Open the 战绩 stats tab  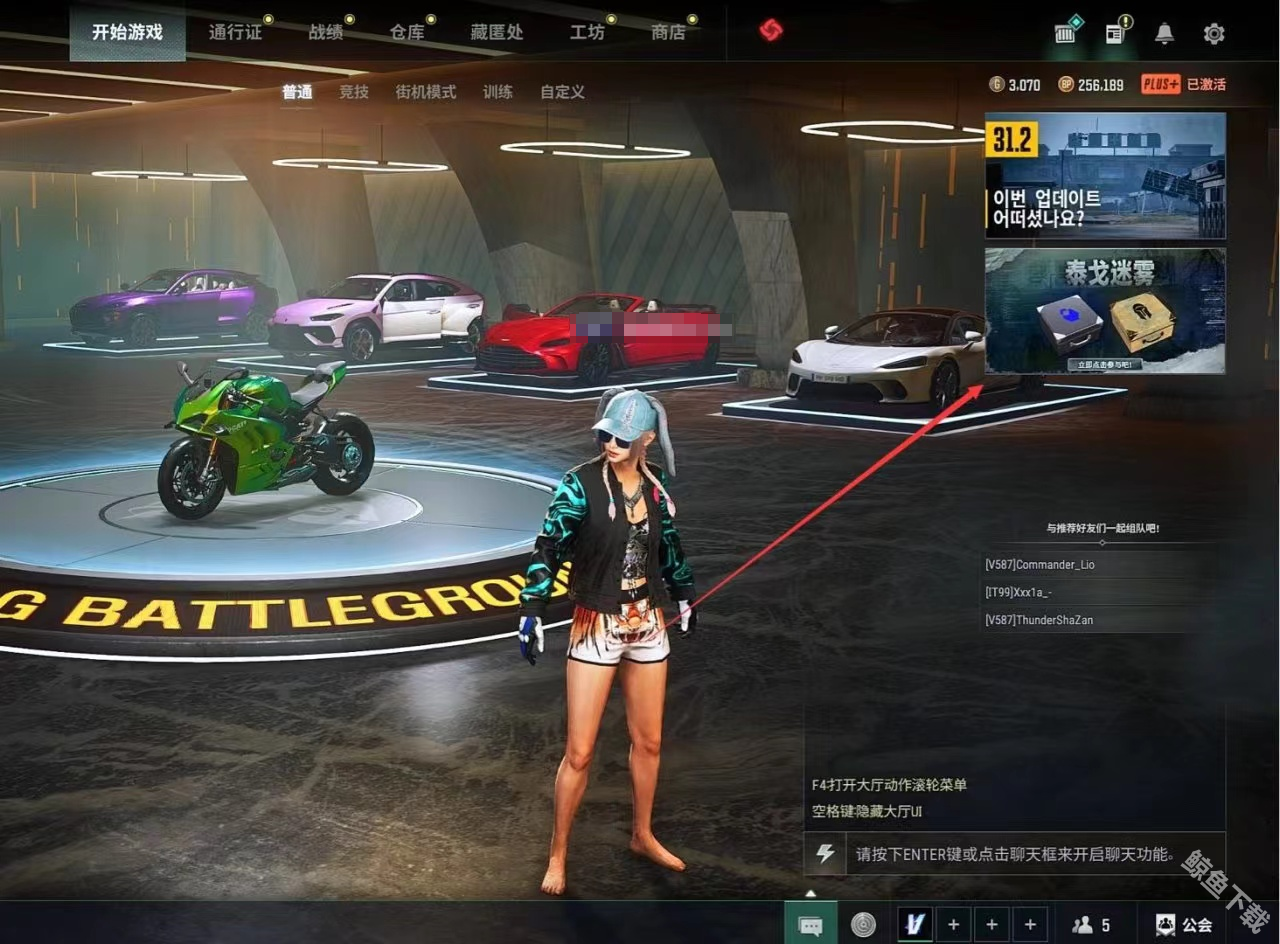pos(326,32)
